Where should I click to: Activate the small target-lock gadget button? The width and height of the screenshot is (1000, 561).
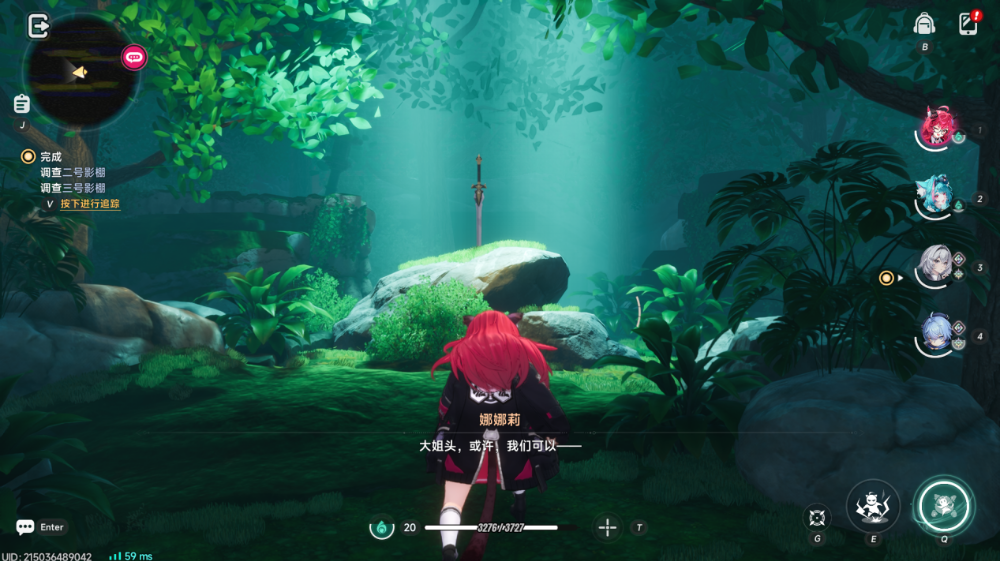point(817,517)
